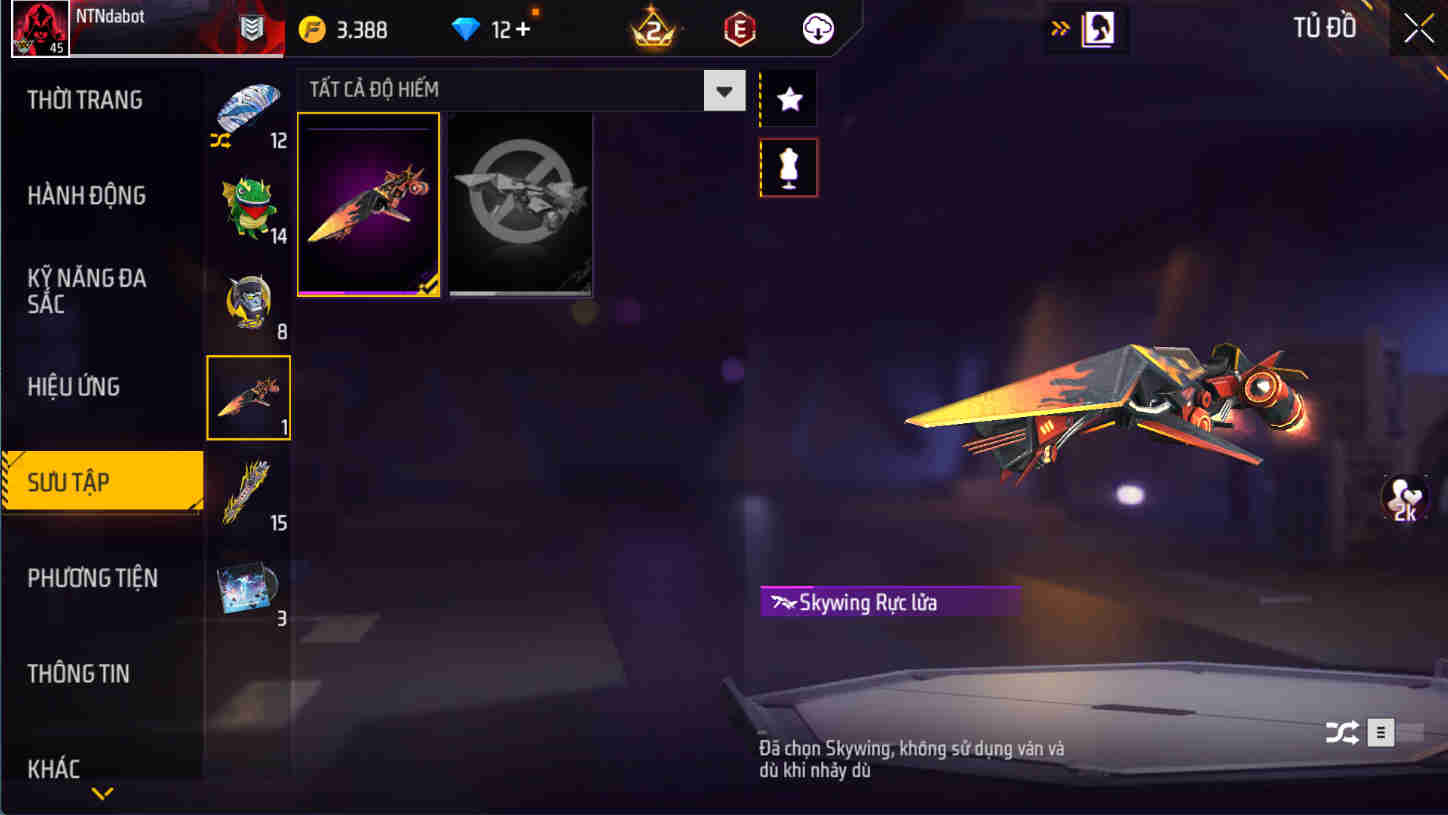Collapse the panel using the double-arrow chevron
The image size is (1448, 815).
(x=1060, y=29)
